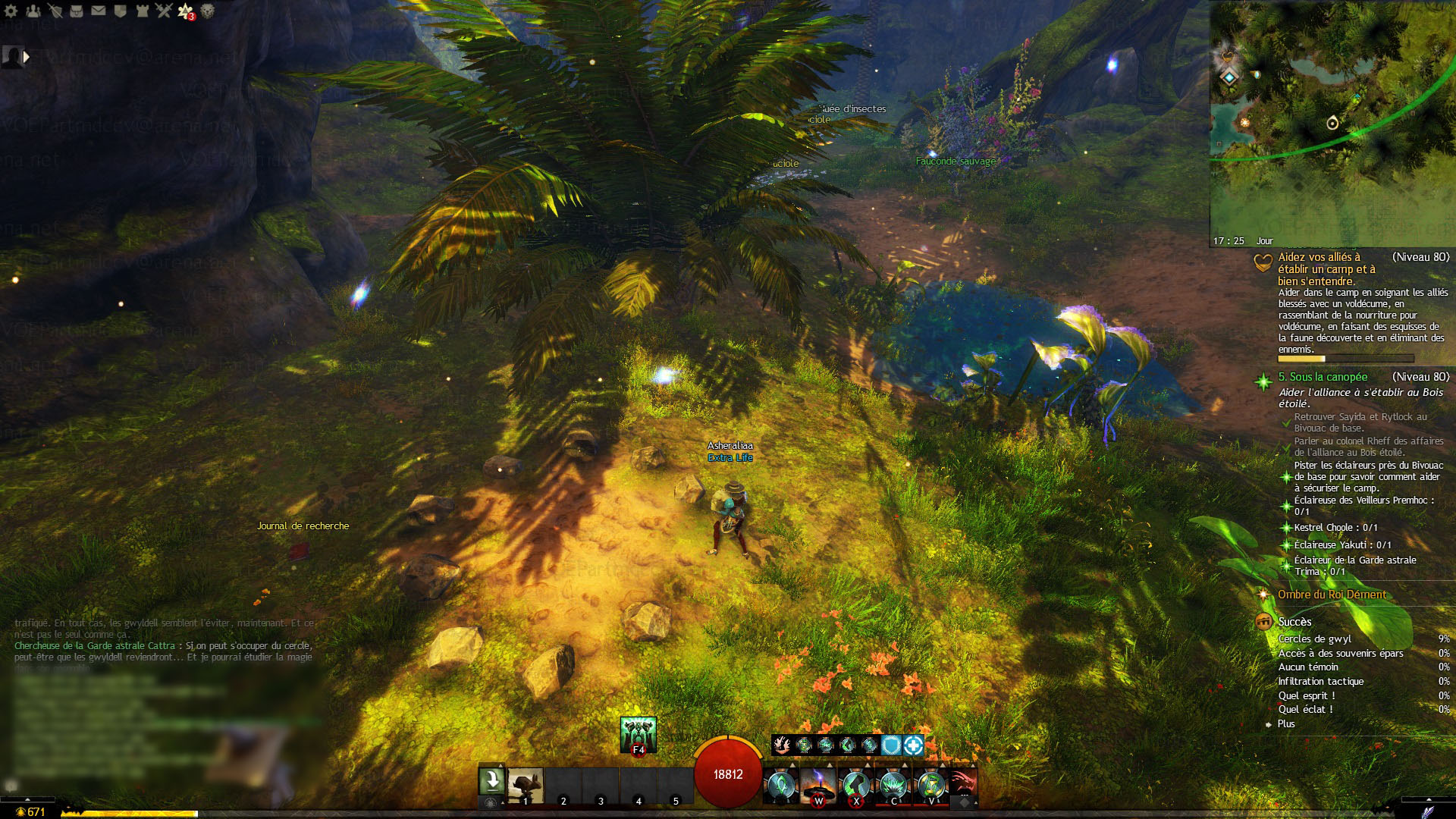Open the contacts and party panel
The width and height of the screenshot is (1456, 819).
[33, 11]
